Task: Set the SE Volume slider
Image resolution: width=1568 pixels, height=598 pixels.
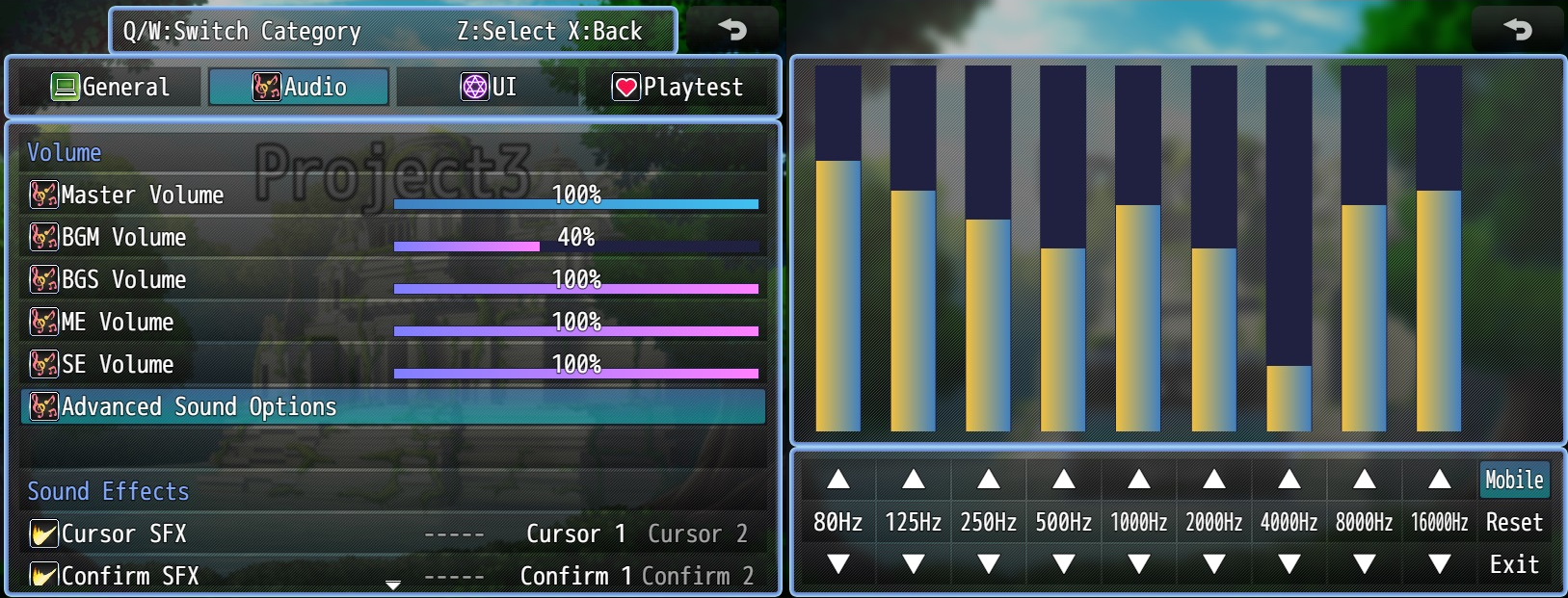Action: pyautogui.click(x=575, y=373)
